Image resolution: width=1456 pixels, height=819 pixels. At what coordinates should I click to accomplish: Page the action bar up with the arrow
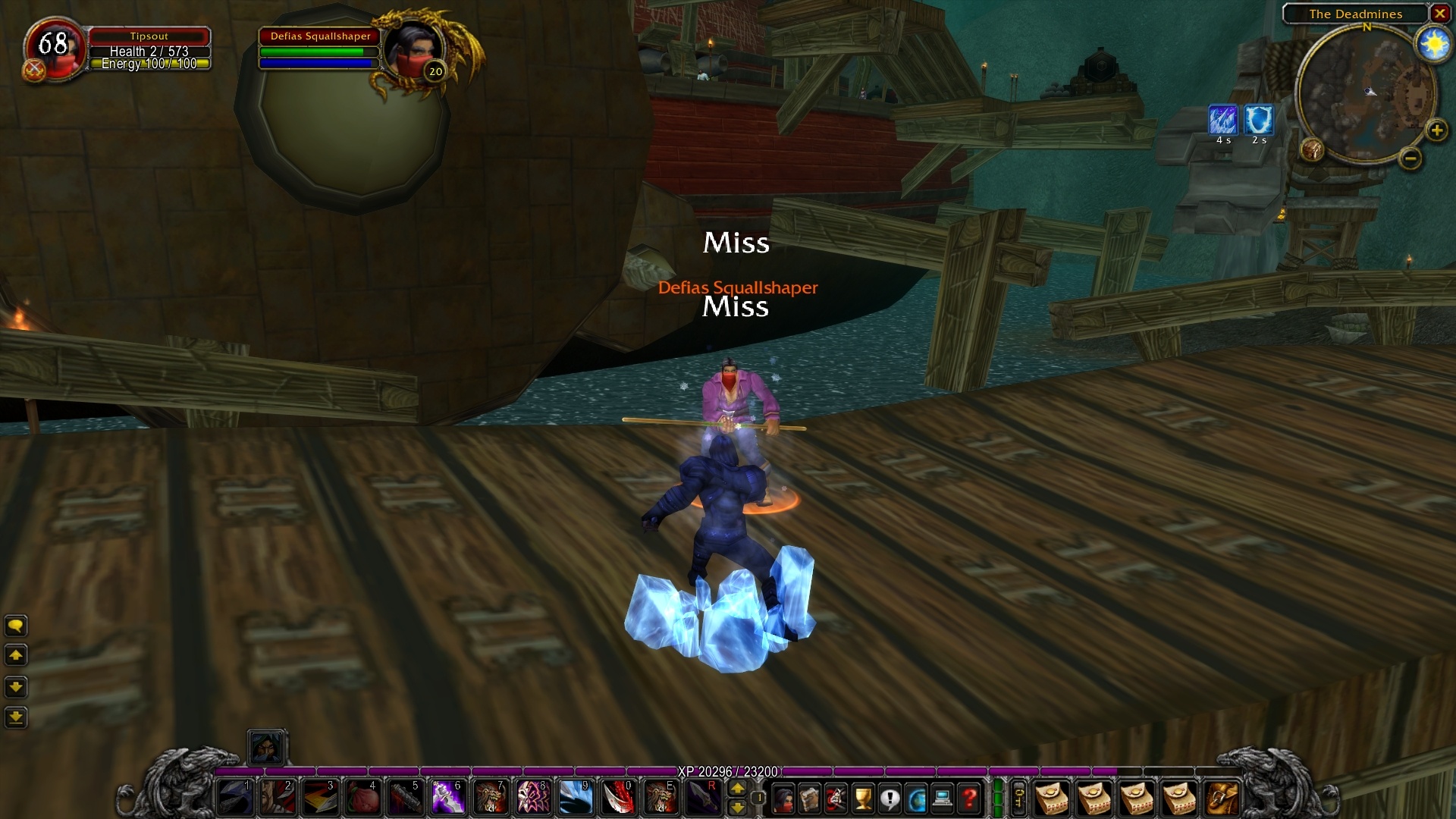(x=737, y=789)
